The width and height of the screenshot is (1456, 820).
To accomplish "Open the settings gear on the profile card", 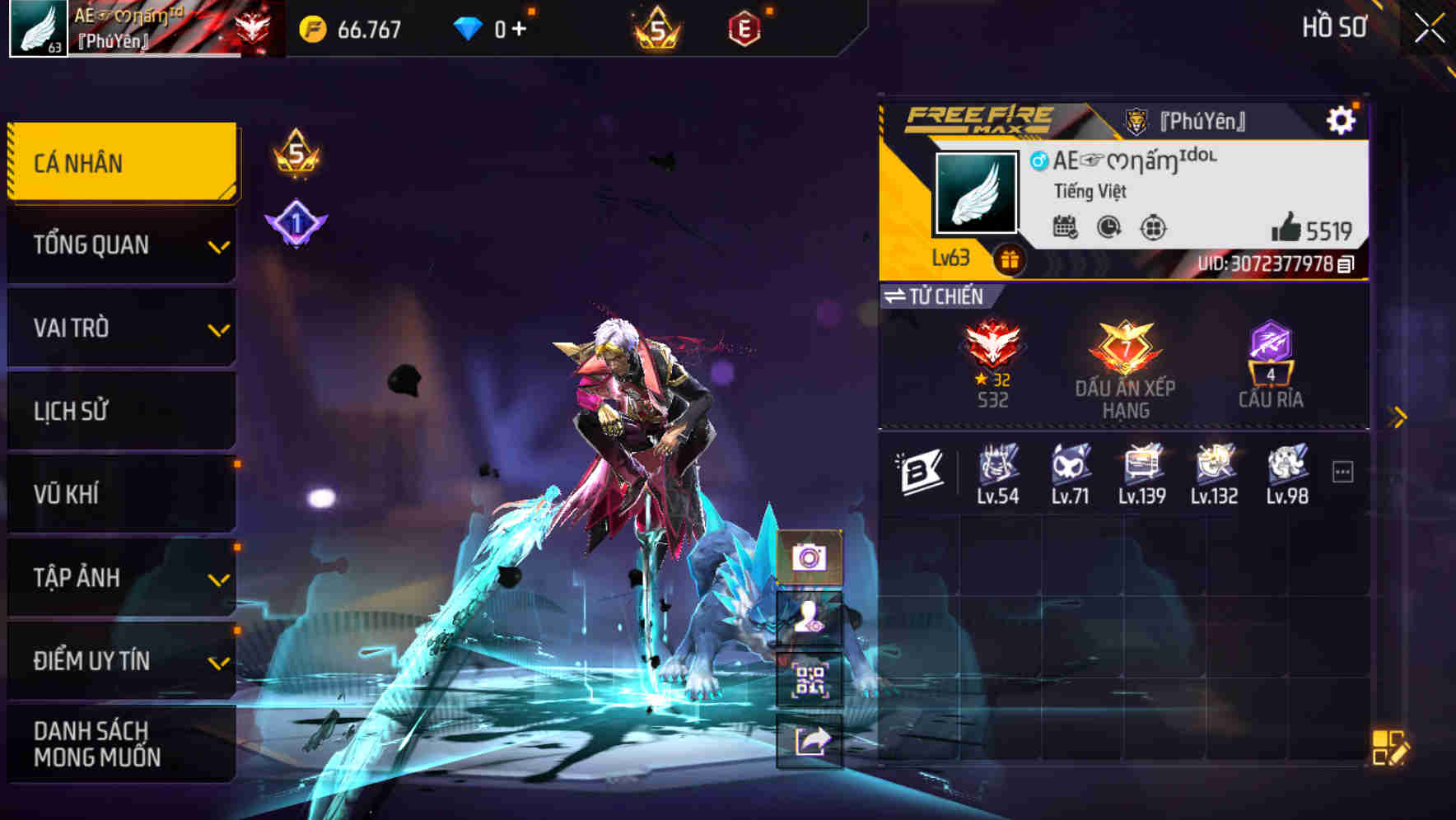I will (1343, 119).
